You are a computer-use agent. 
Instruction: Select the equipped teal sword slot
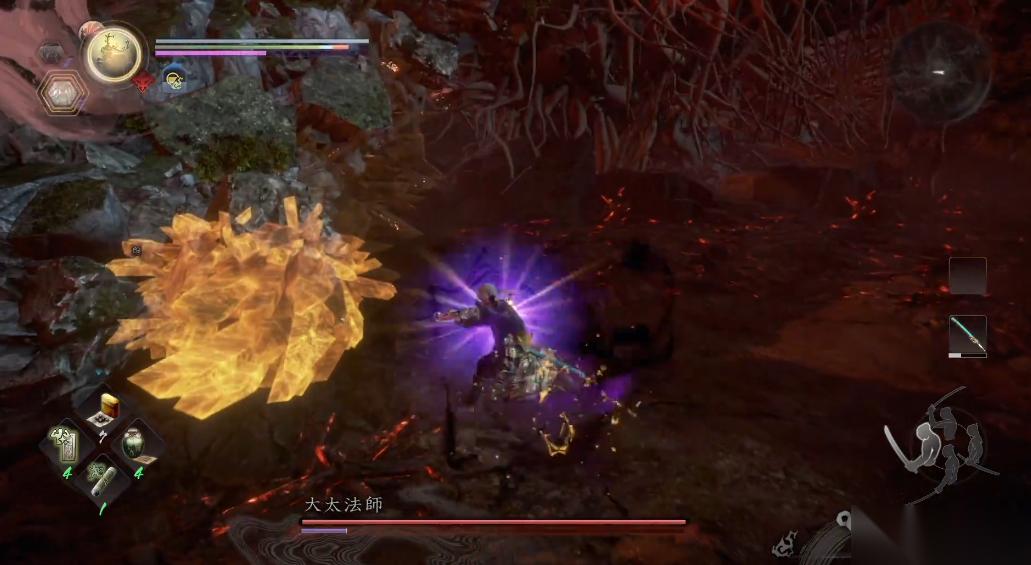pos(967,336)
